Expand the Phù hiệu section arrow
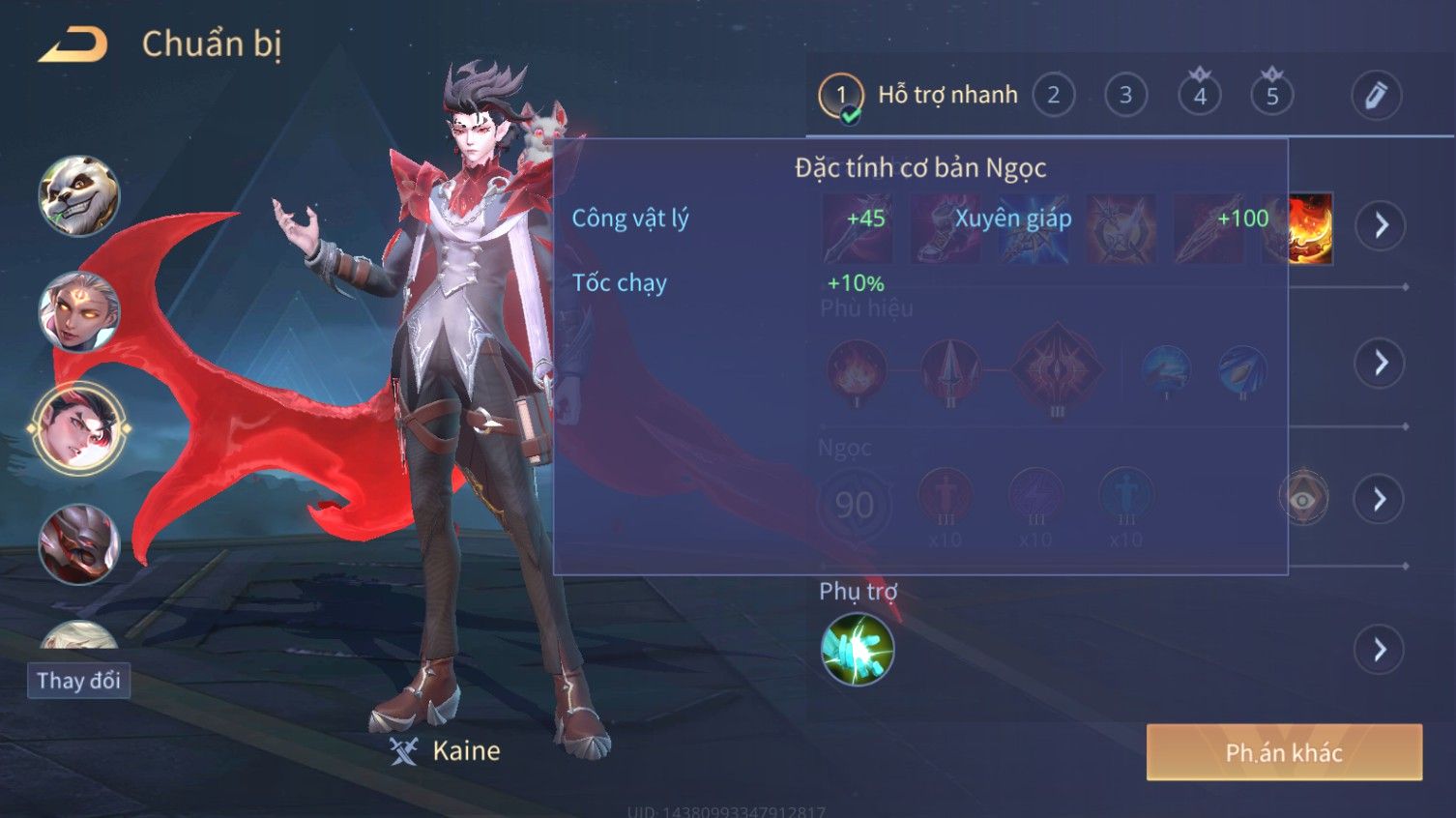1456x818 pixels. pos(1380,364)
